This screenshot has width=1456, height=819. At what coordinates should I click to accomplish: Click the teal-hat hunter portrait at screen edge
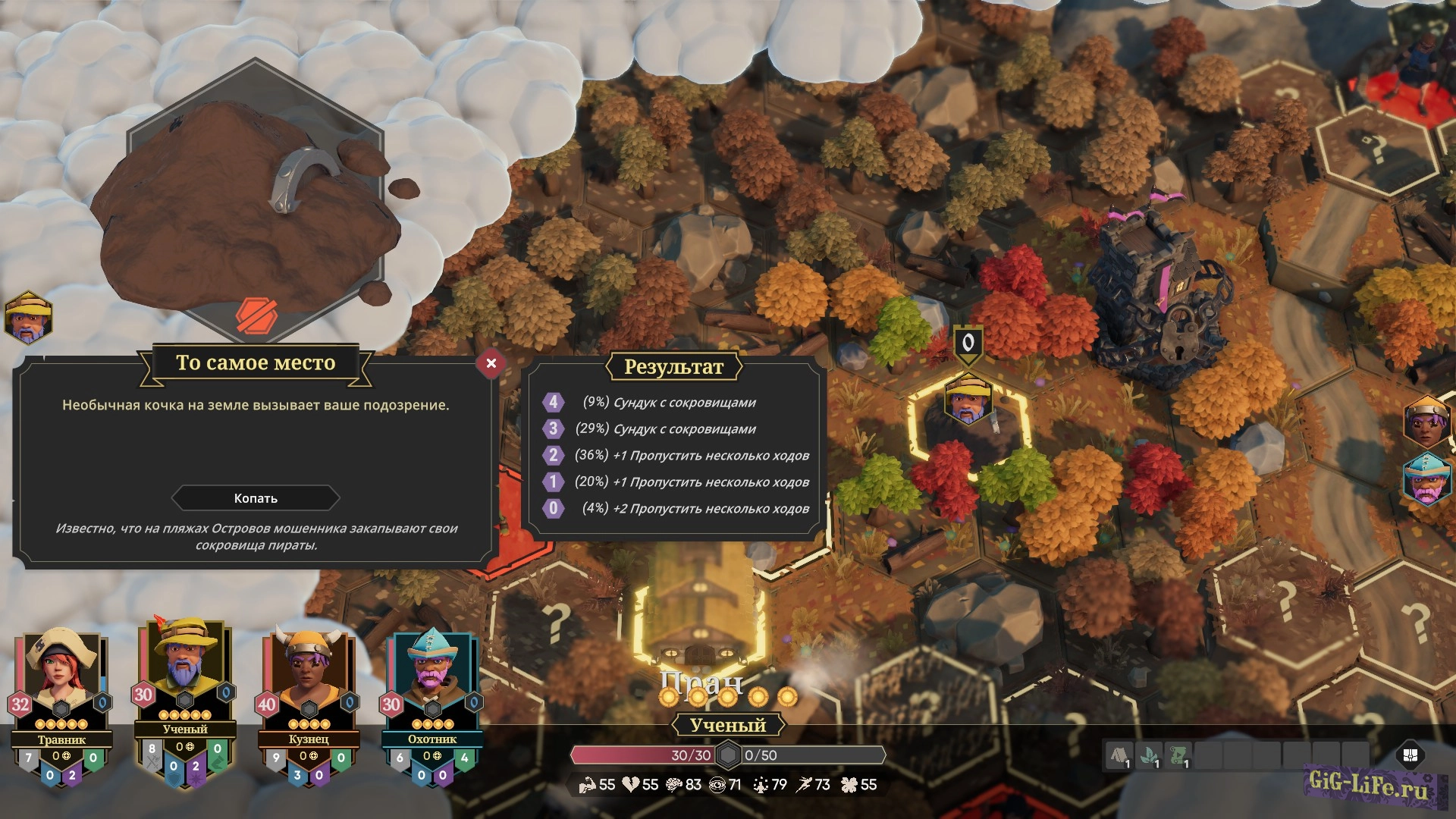coord(1426,479)
